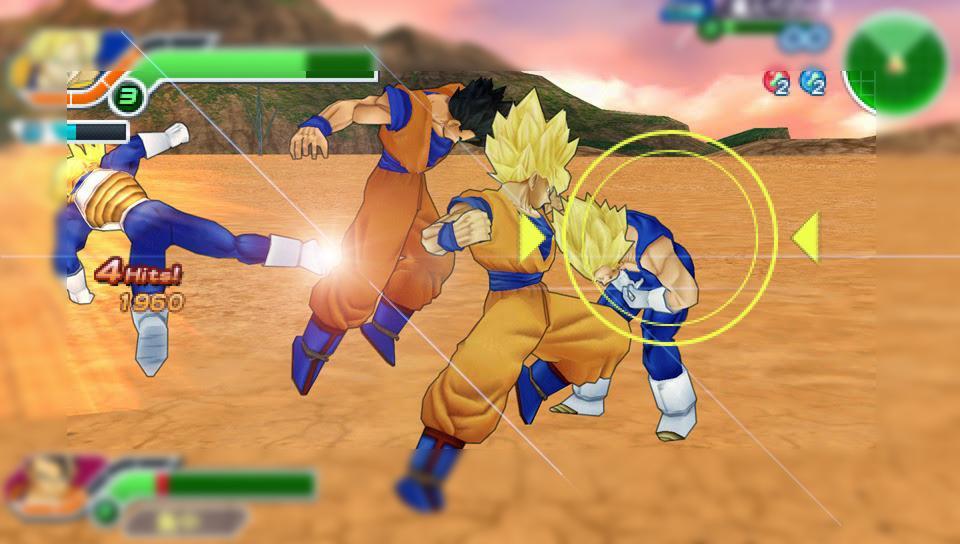Select the blue orb icon
Screen dimensions: 960x544
coord(813,82)
